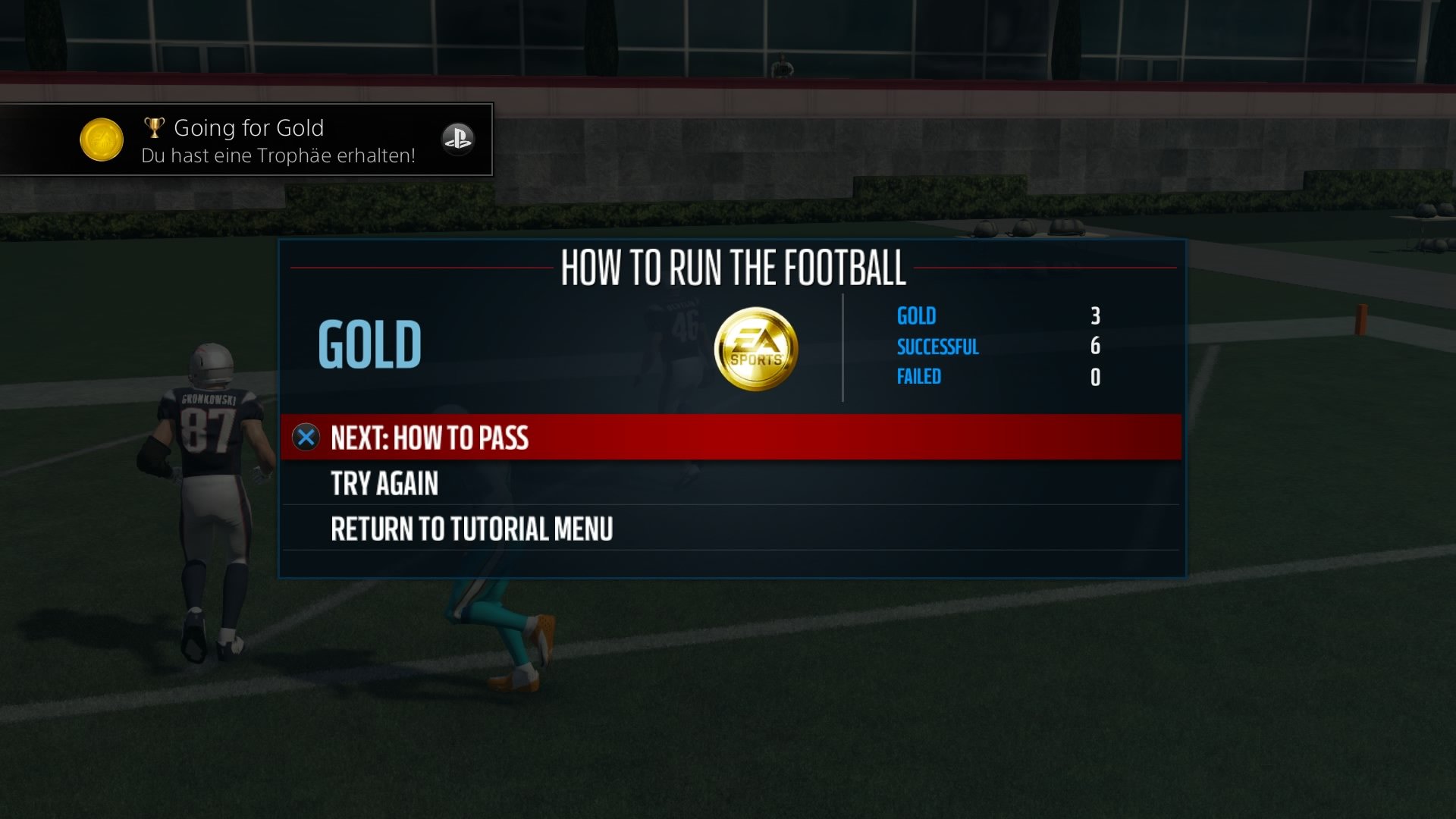Click the blue X button prompt icon
Screen dimensions: 1456x819
point(306,438)
